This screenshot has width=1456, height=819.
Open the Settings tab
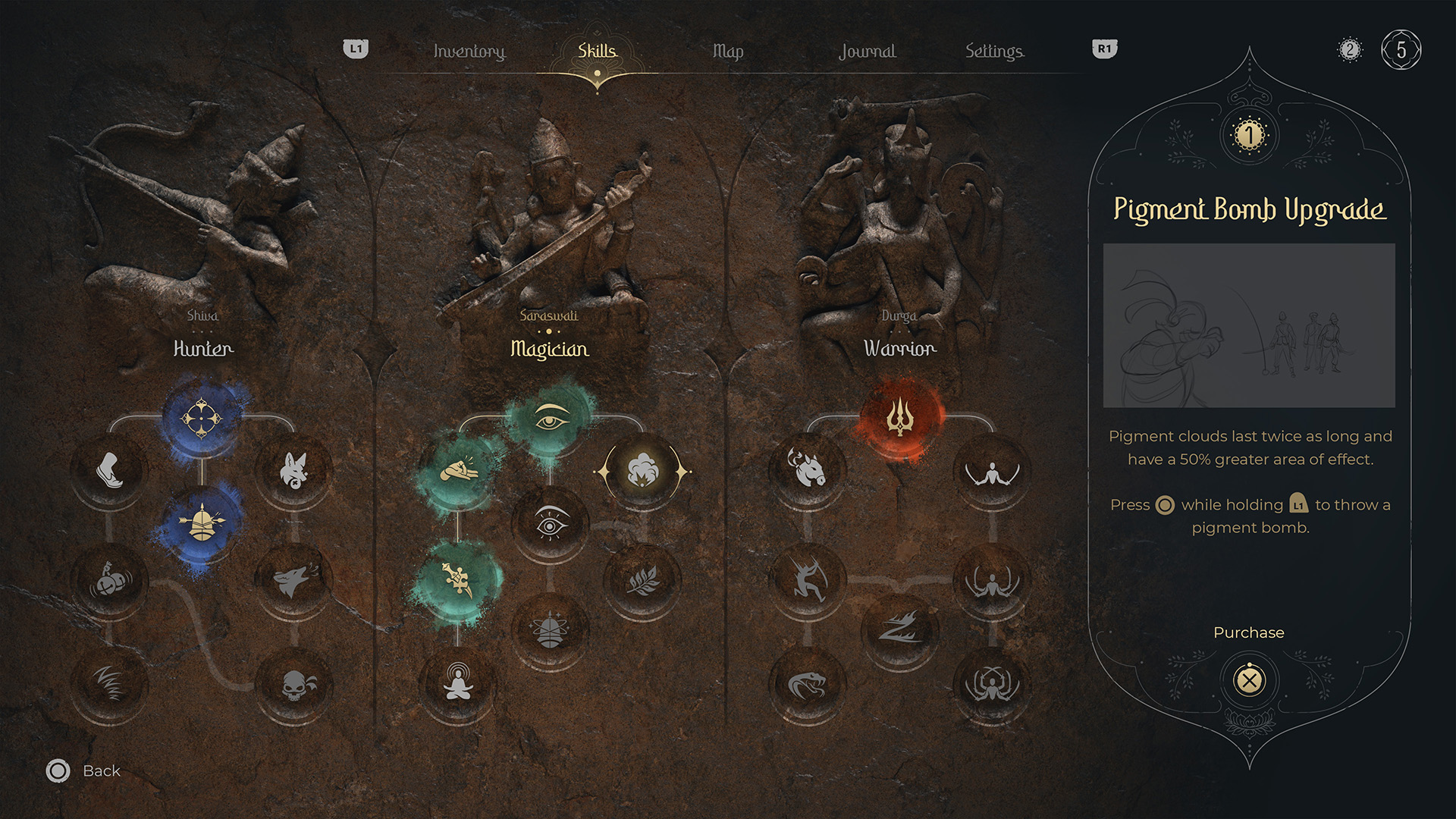click(x=993, y=51)
